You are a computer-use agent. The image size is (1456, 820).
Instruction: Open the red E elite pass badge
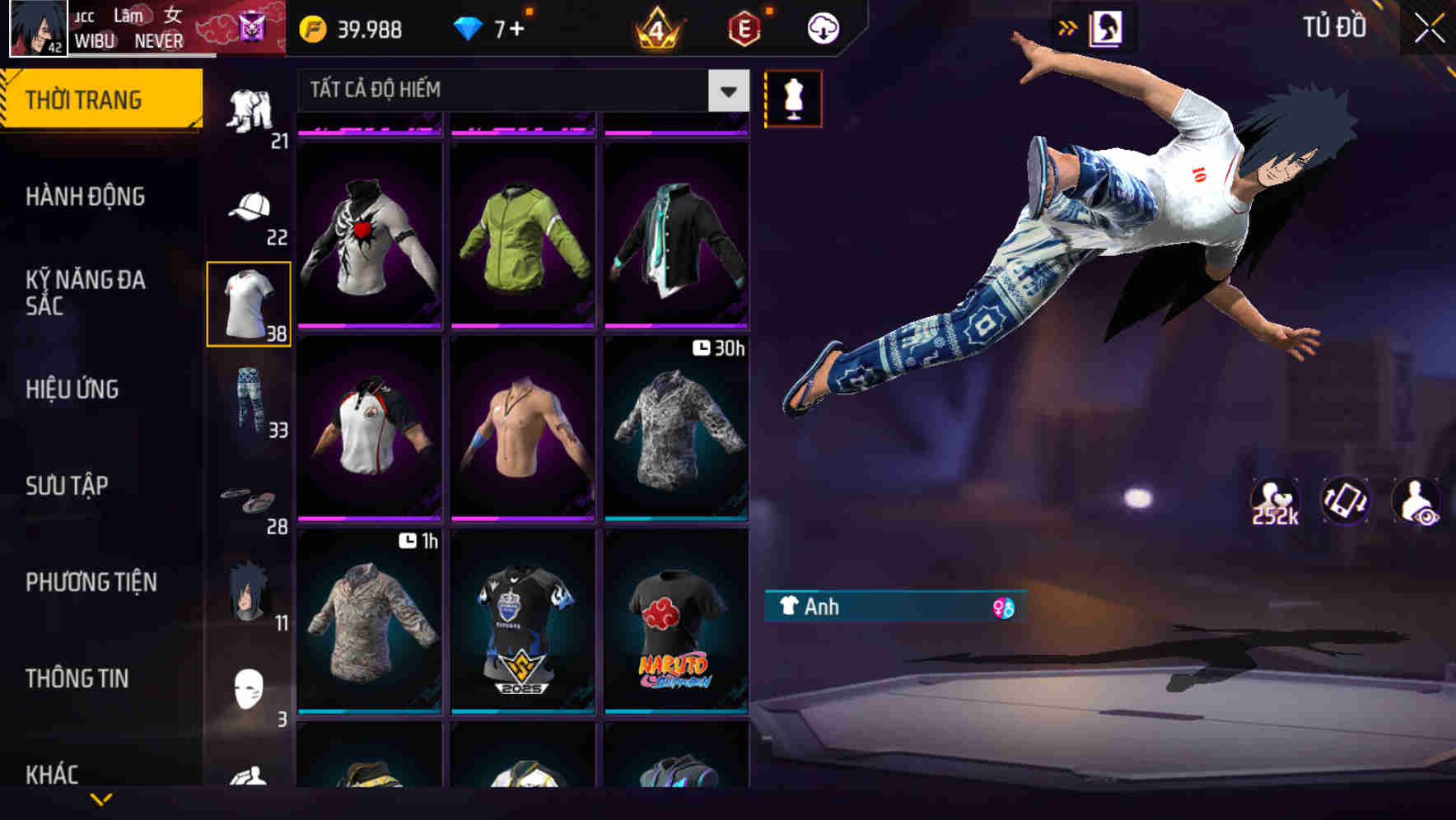point(740,28)
